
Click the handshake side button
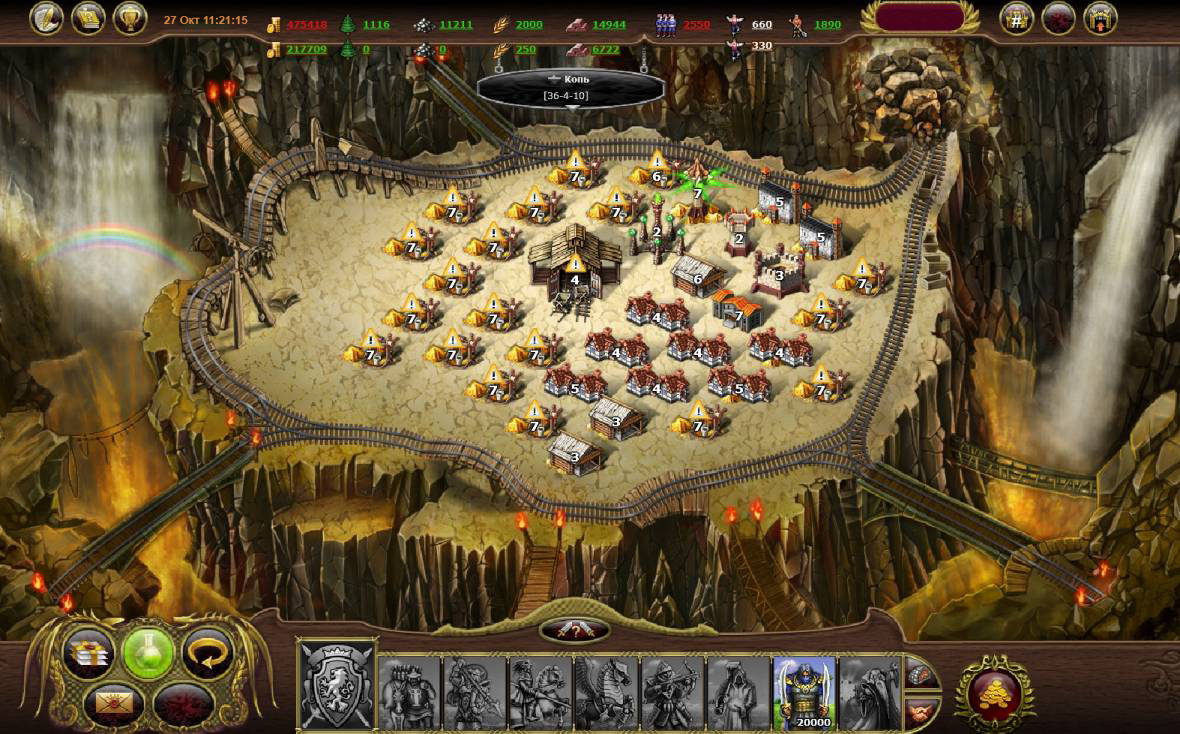921,711
